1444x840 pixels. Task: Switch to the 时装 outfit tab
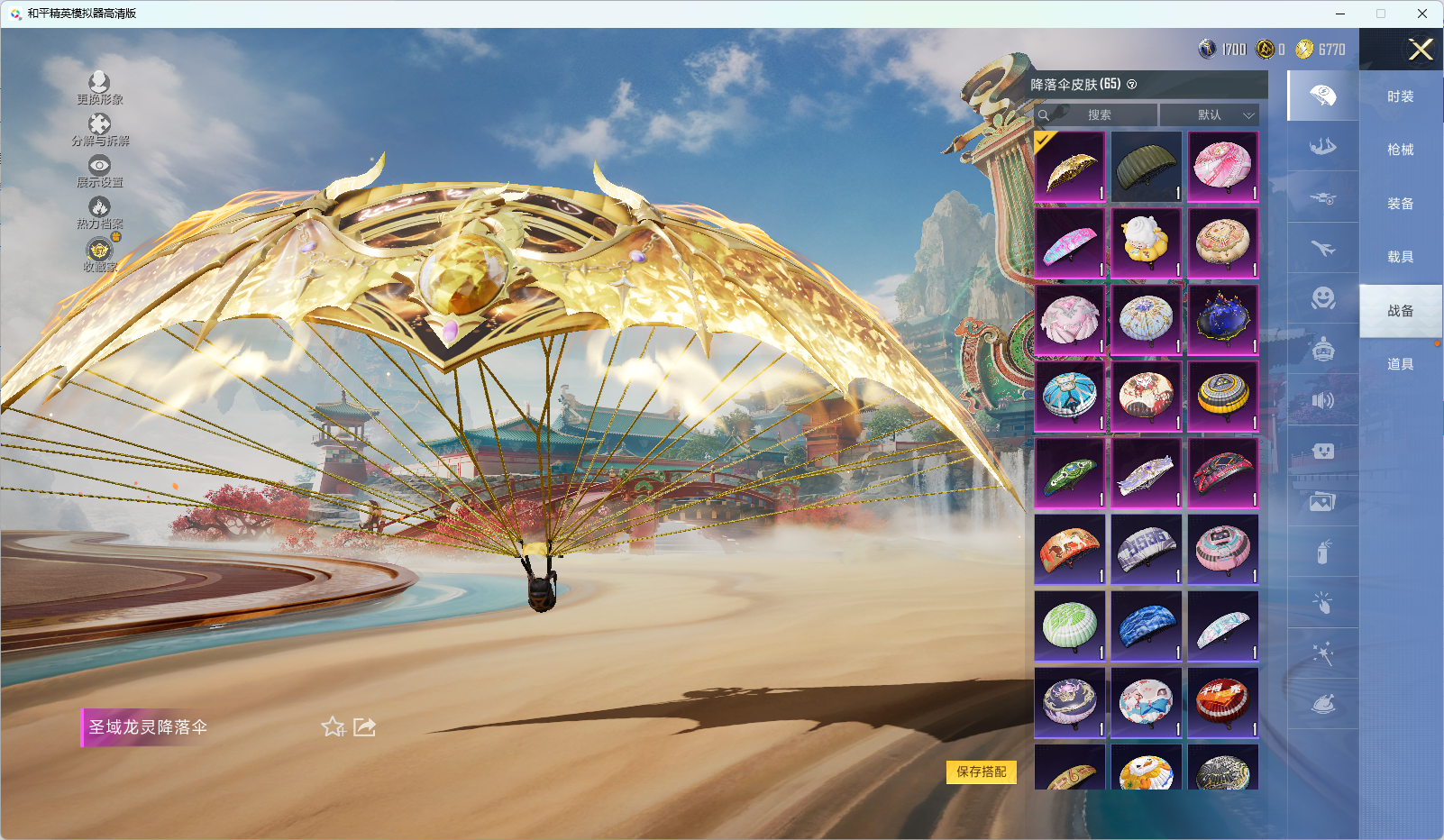1400,96
